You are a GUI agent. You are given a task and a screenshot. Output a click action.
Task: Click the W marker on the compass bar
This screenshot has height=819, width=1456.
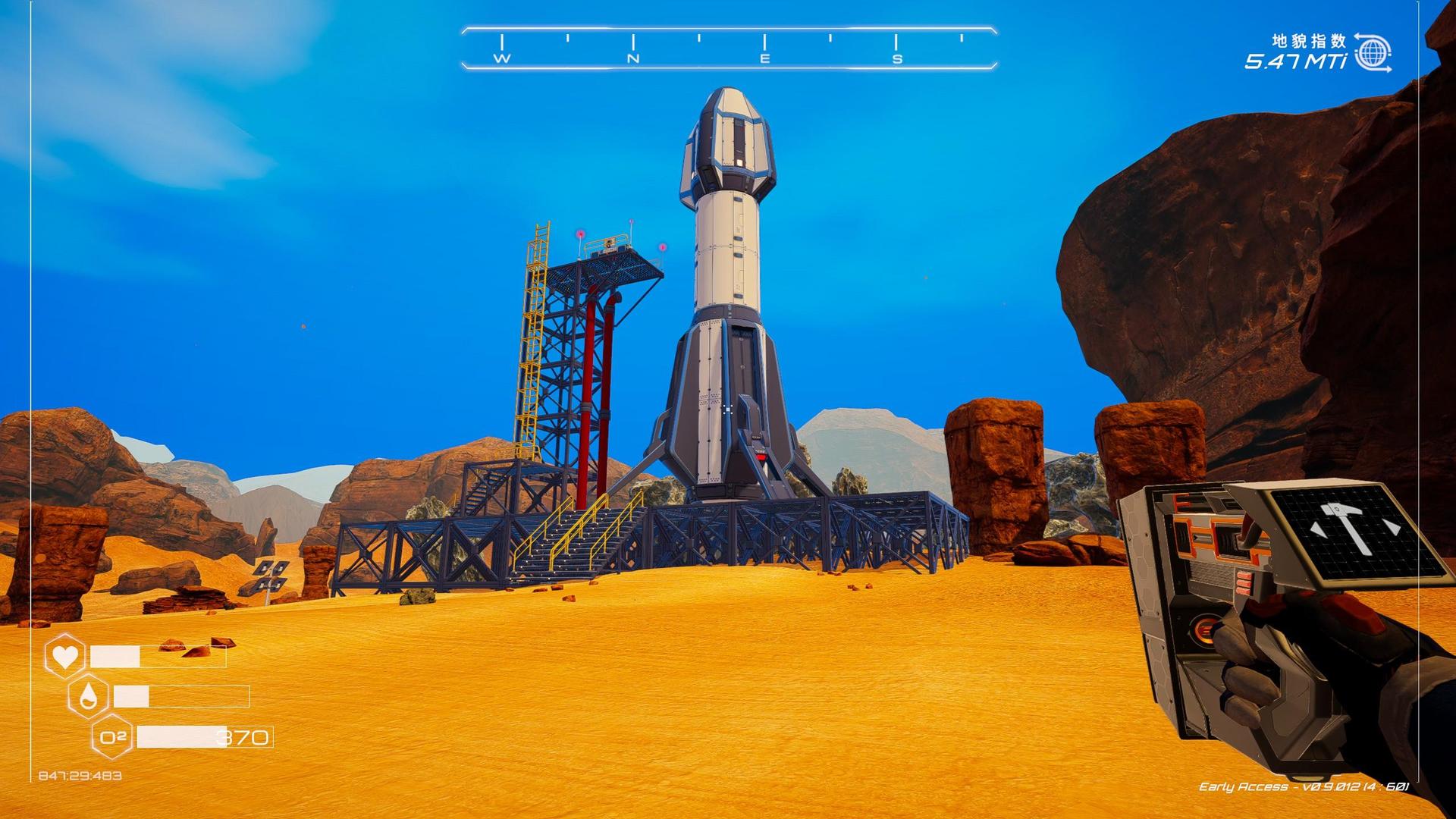pos(500,57)
